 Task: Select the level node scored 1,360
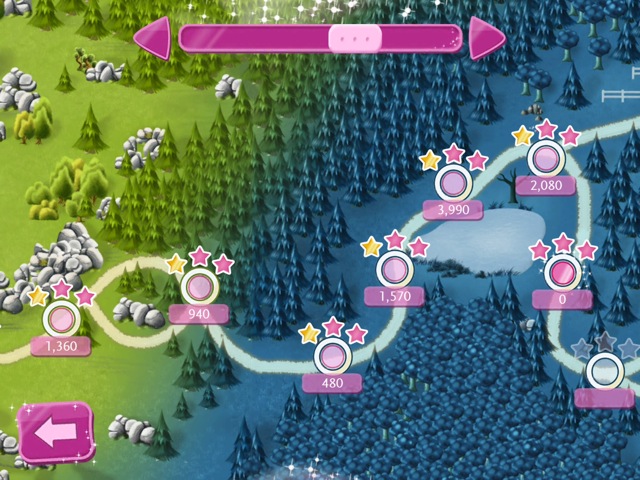pyautogui.click(x=61, y=320)
